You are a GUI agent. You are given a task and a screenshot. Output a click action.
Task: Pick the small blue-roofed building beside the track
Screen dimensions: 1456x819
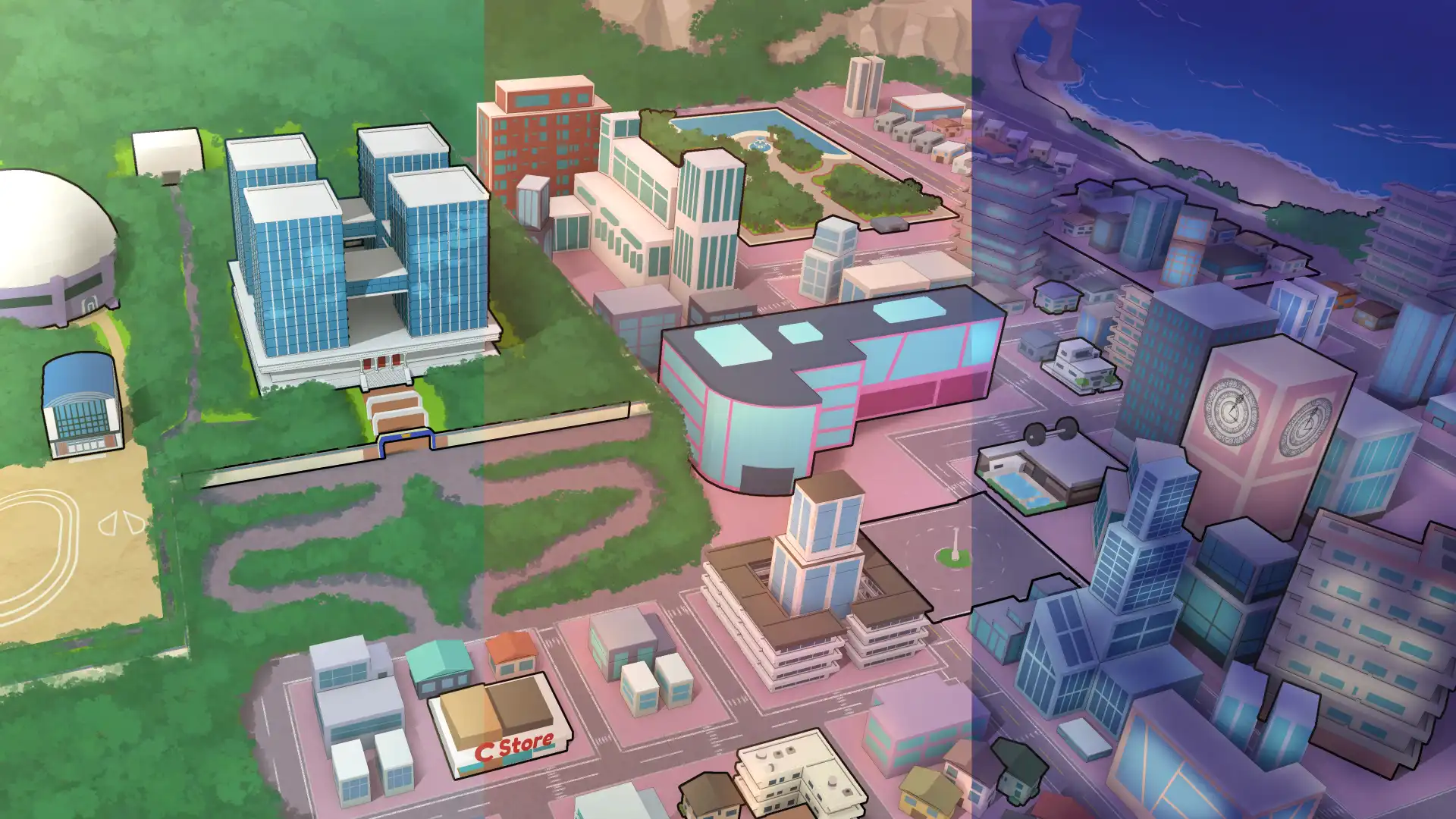(x=81, y=406)
